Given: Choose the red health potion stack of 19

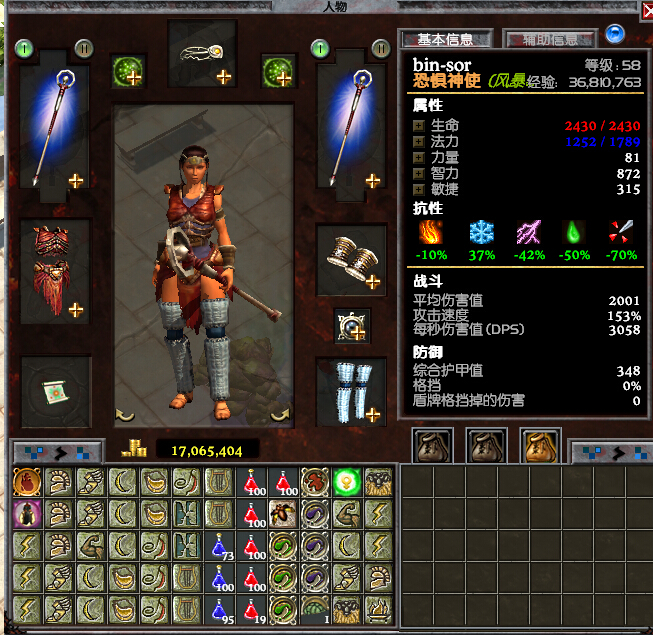Looking at the screenshot, I should pyautogui.click(x=251, y=609).
